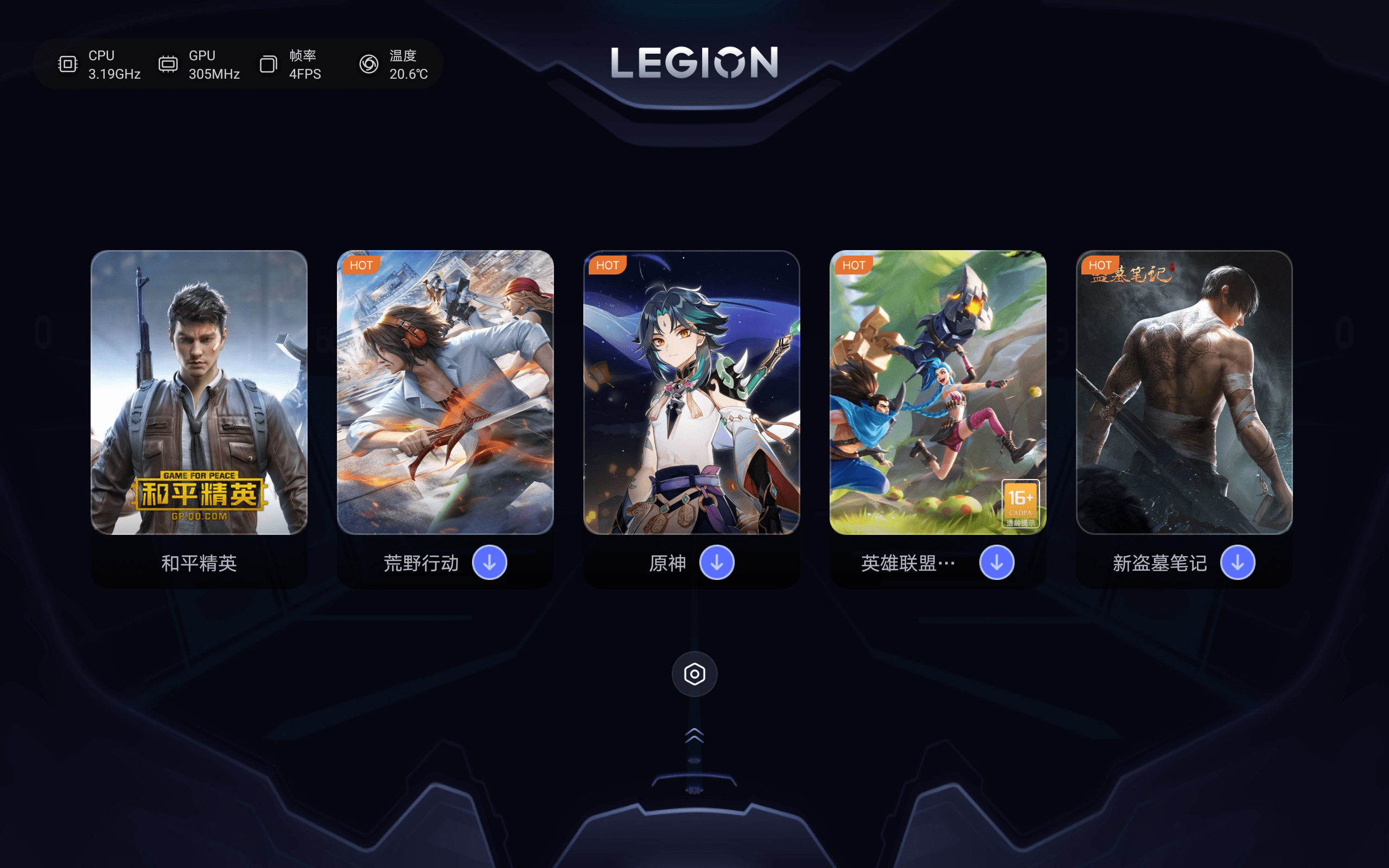Select the 荒野行动 cover art
The width and height of the screenshot is (1389, 868).
tap(445, 392)
